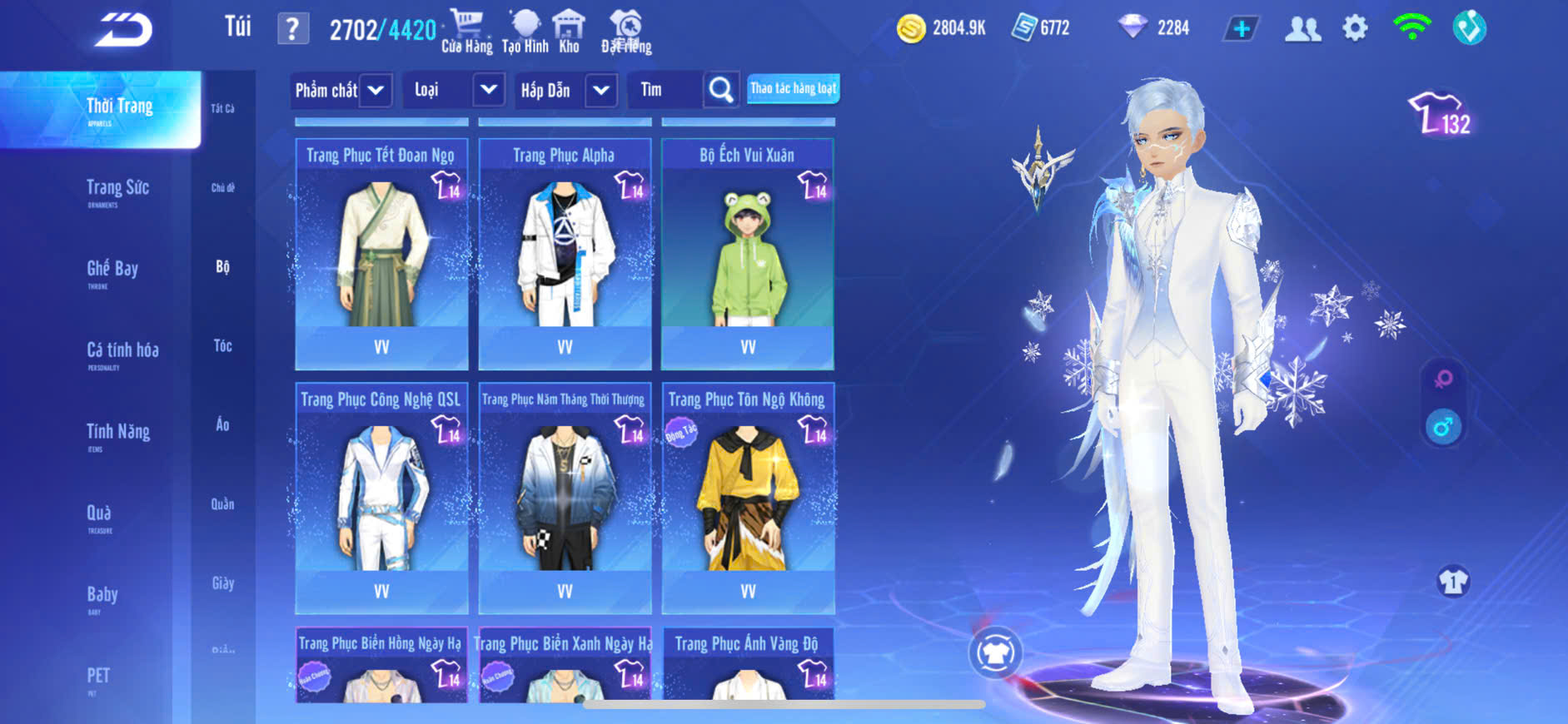
Task: Expand the Phẩm chất dropdown
Action: (376, 90)
